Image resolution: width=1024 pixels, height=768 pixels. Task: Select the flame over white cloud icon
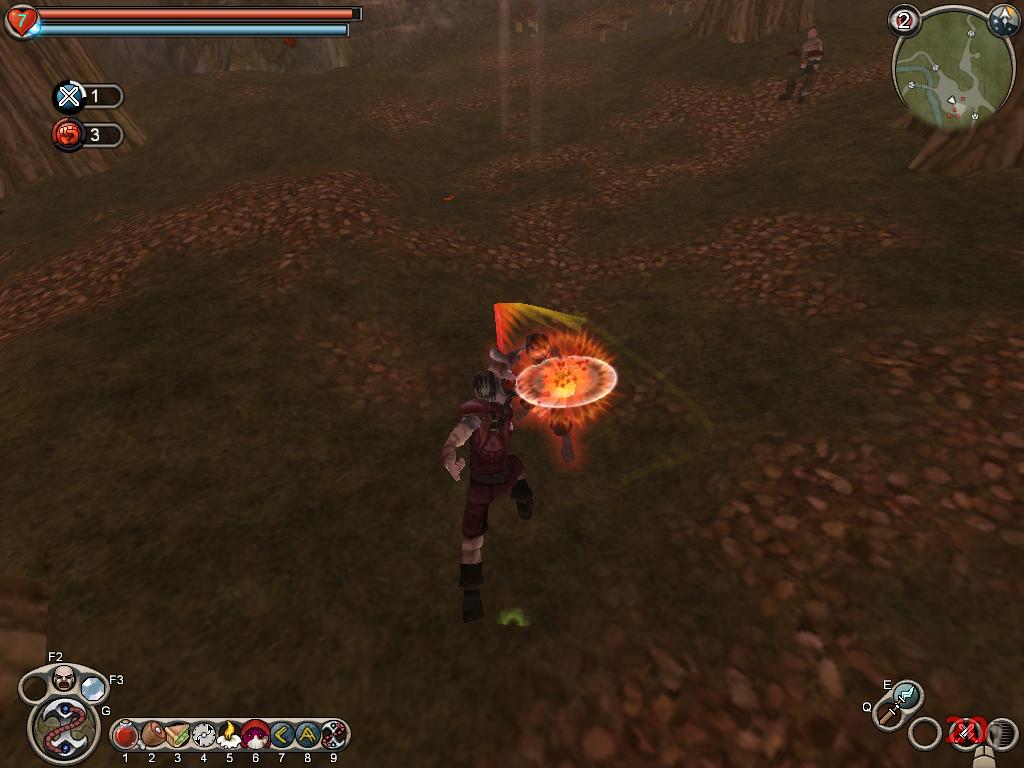pyautogui.click(x=229, y=736)
